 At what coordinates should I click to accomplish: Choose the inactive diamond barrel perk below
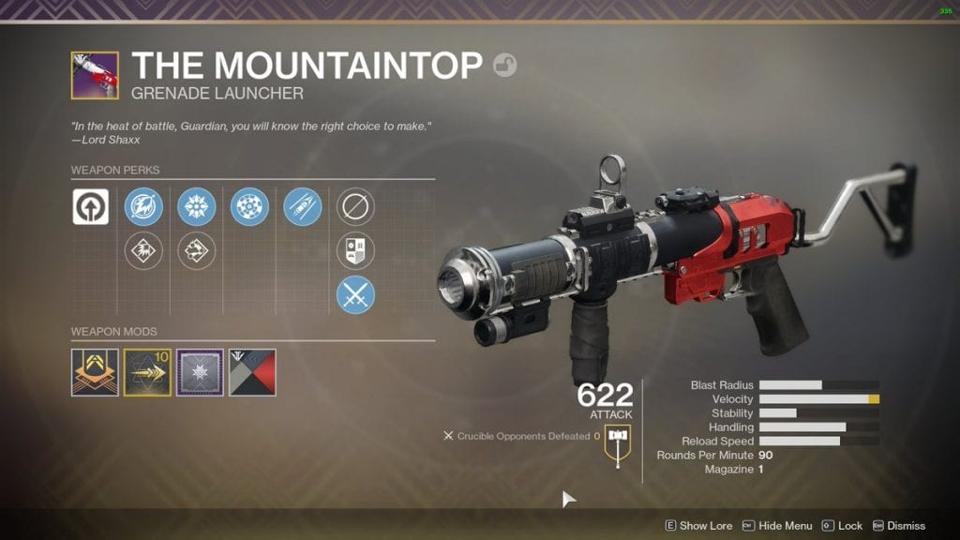[143, 250]
